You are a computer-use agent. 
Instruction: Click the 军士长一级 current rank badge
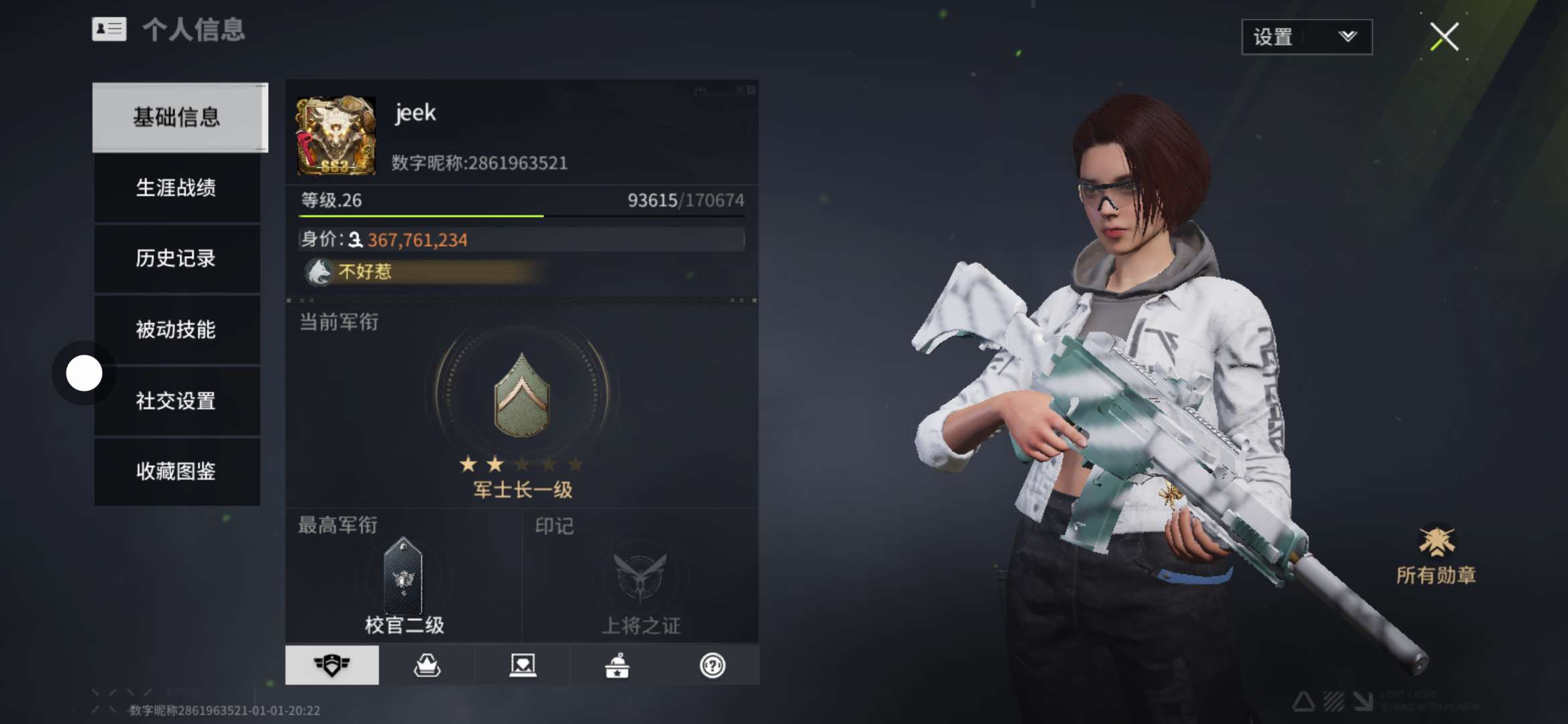522,396
